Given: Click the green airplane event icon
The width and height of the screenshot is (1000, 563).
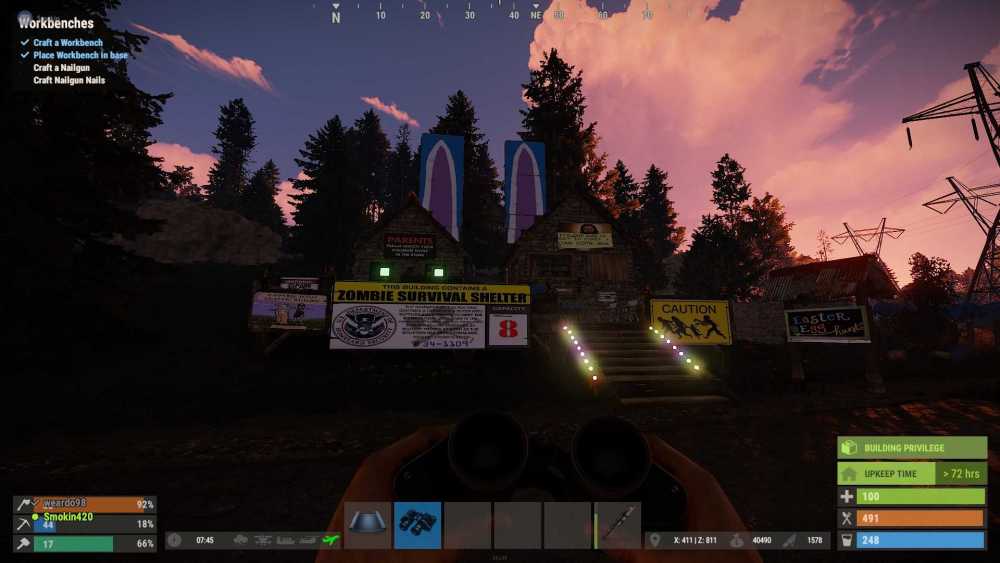Looking at the screenshot, I should tap(331, 540).
